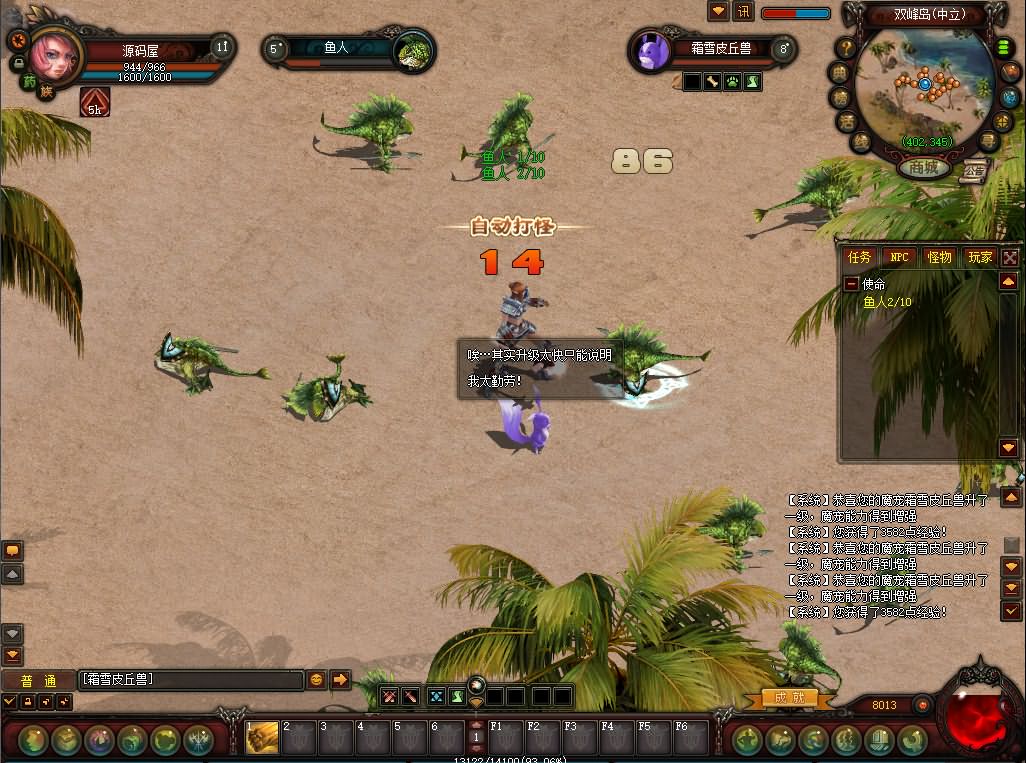Open the 讯 message button
Image resolution: width=1026 pixels, height=763 pixels.
743,12
